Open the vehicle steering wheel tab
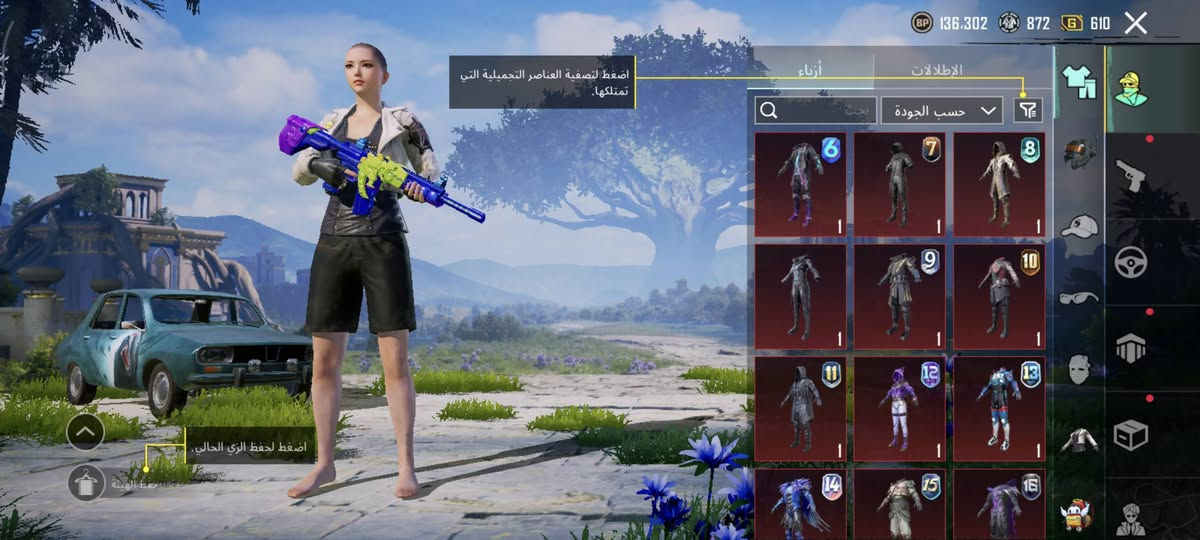1200x540 pixels. pyautogui.click(x=1131, y=262)
